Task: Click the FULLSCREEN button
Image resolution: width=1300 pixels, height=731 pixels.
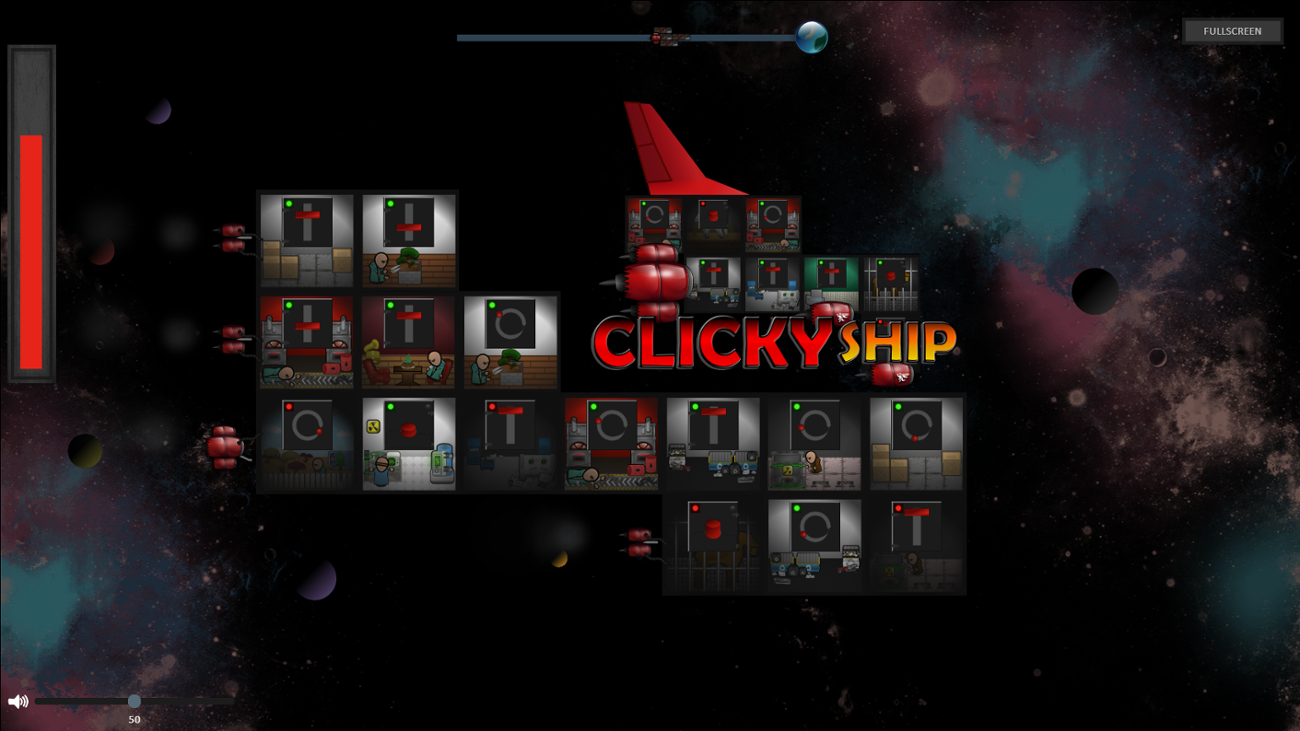Action: (1232, 31)
